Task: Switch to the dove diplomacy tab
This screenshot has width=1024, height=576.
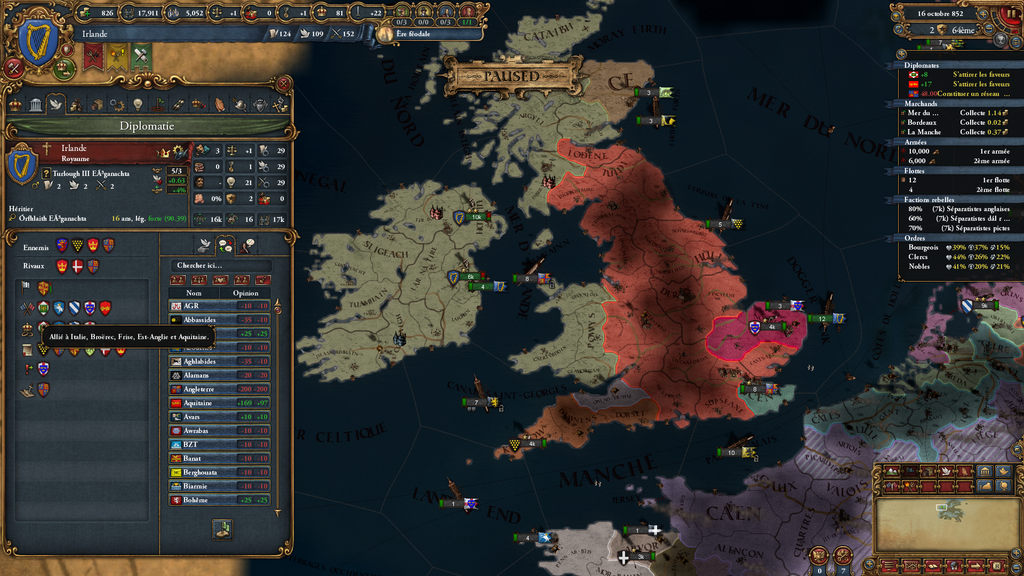Action: point(55,104)
